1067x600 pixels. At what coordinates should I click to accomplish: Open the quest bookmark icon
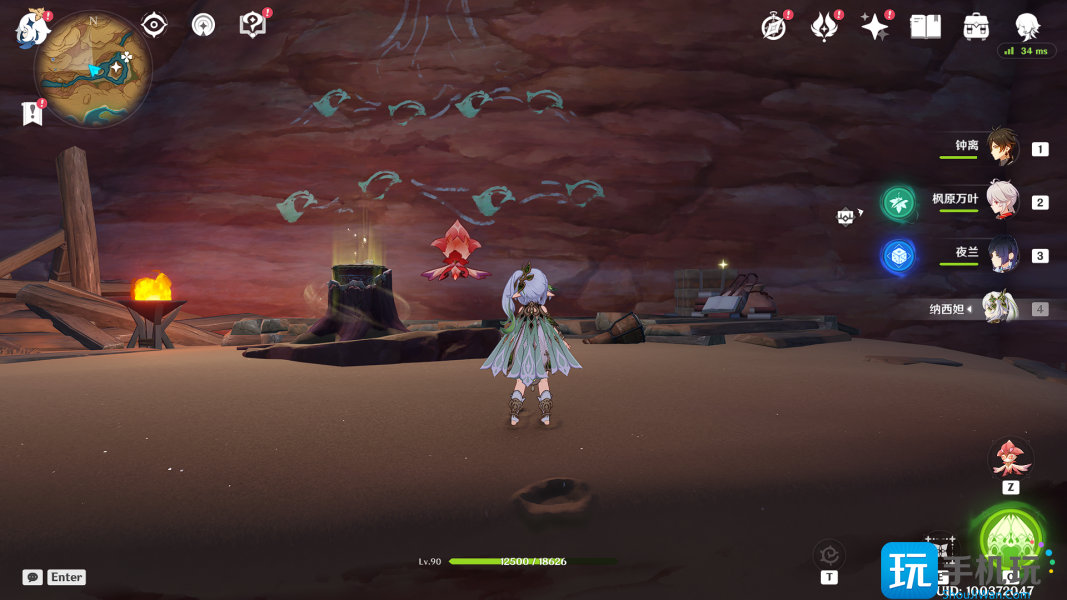click(32, 113)
